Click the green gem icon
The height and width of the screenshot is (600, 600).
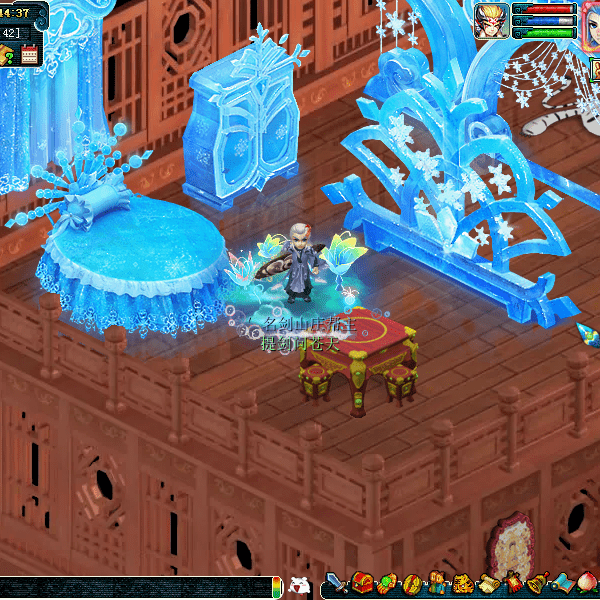coord(386,584)
